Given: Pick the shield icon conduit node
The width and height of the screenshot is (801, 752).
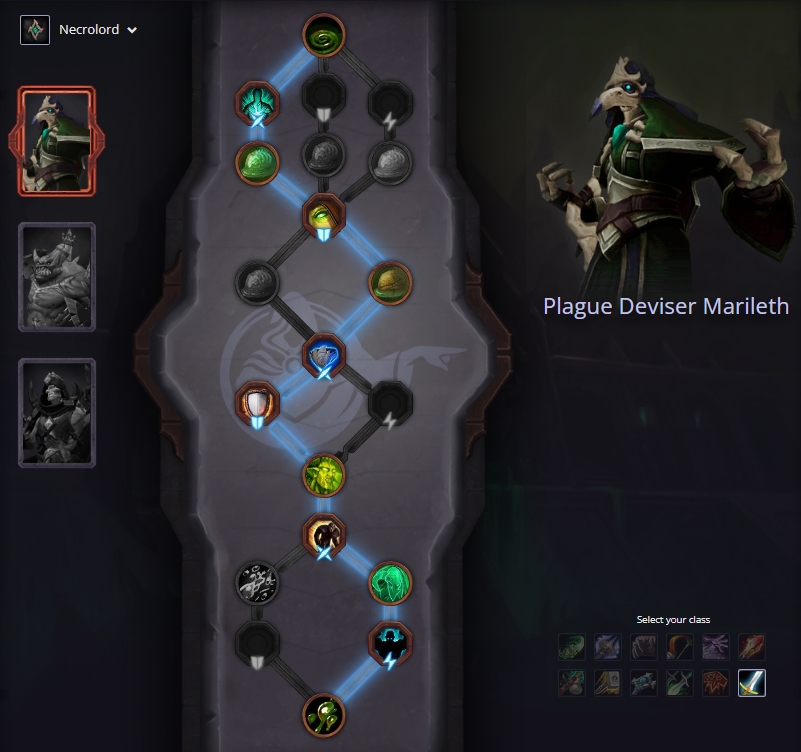Looking at the screenshot, I should [x=256, y=403].
